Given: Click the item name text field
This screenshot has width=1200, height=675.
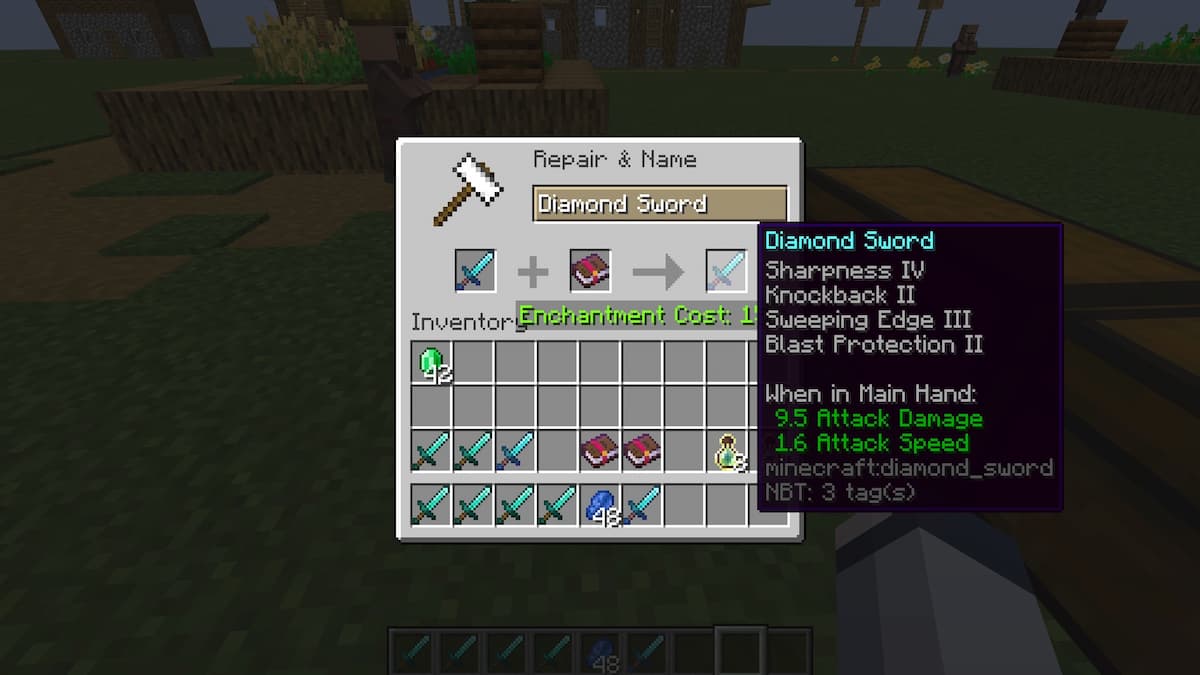Looking at the screenshot, I should (659, 204).
